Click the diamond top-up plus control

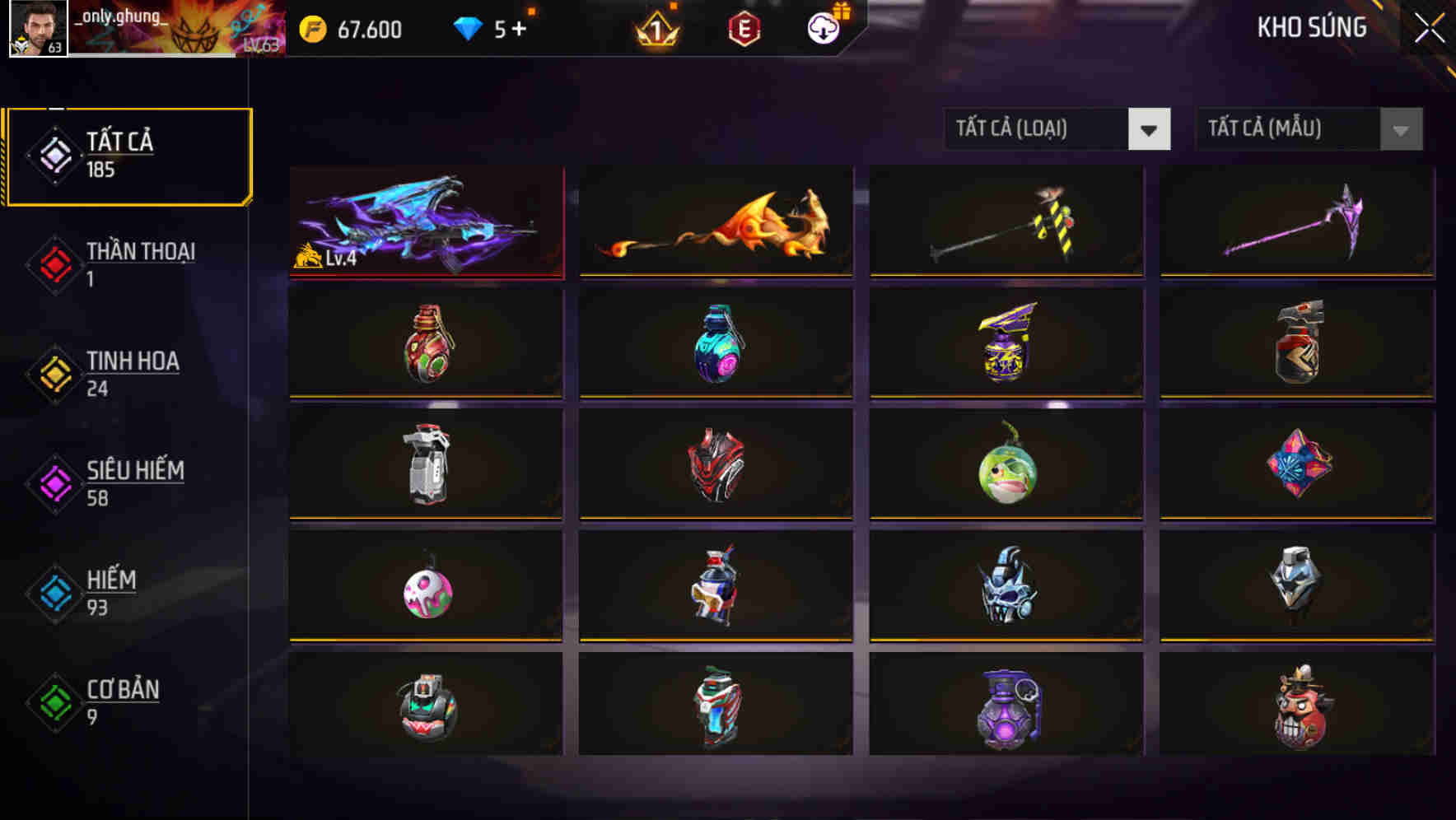click(521, 29)
